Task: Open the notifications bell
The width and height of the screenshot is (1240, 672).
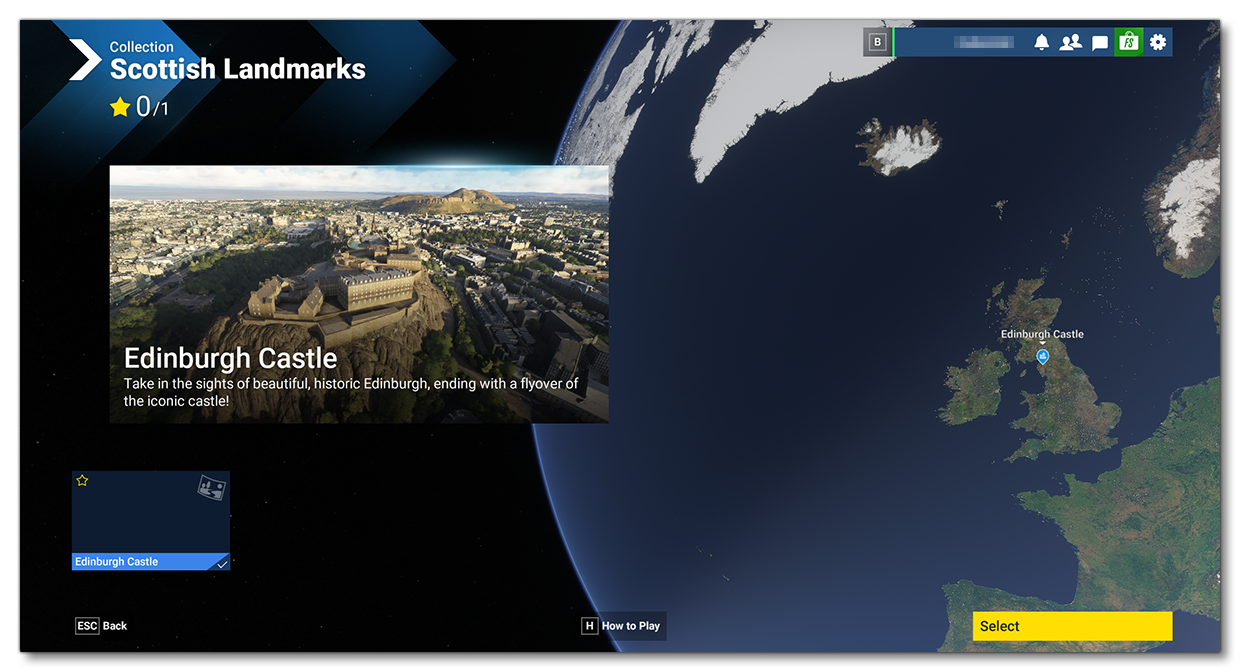Action: click(x=1042, y=42)
